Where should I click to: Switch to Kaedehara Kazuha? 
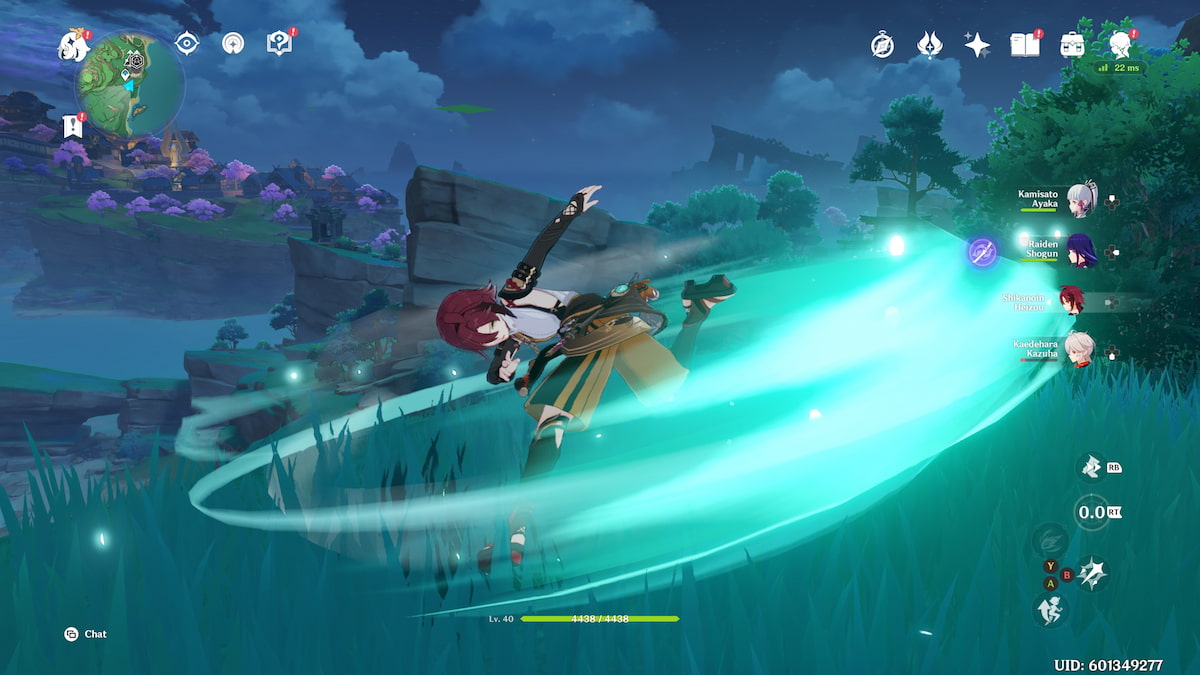(1080, 351)
